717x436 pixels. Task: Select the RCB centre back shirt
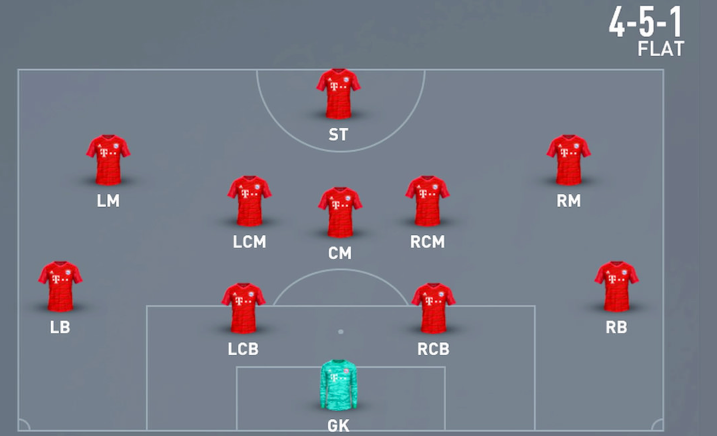coord(433,307)
